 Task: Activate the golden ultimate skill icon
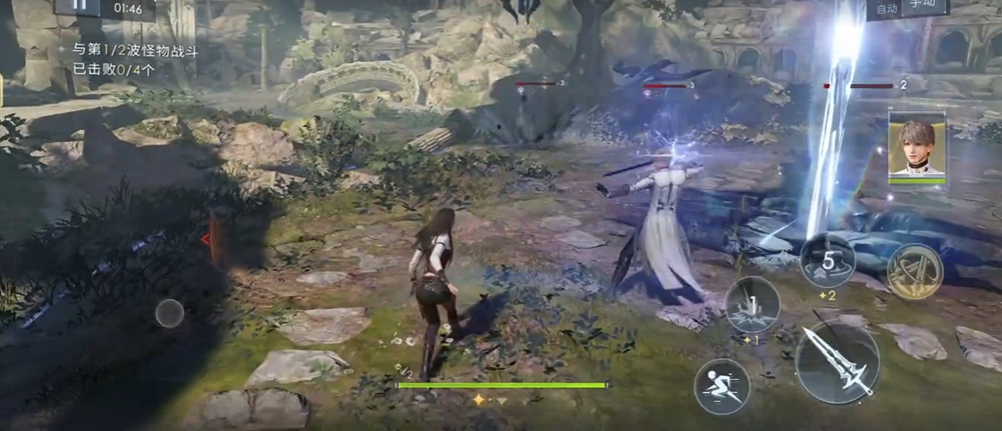(x=914, y=271)
